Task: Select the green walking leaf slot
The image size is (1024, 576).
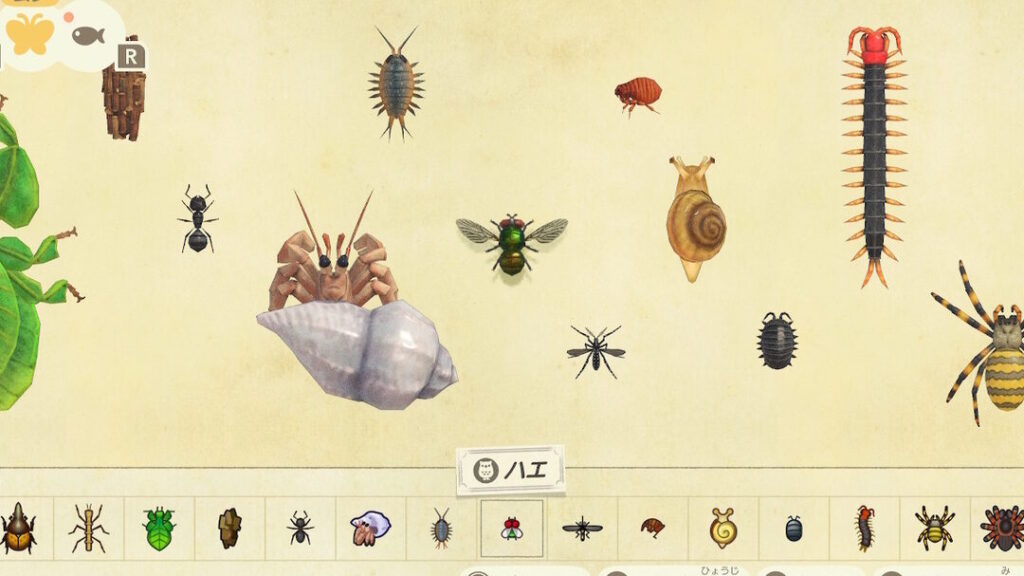Action: tap(159, 528)
